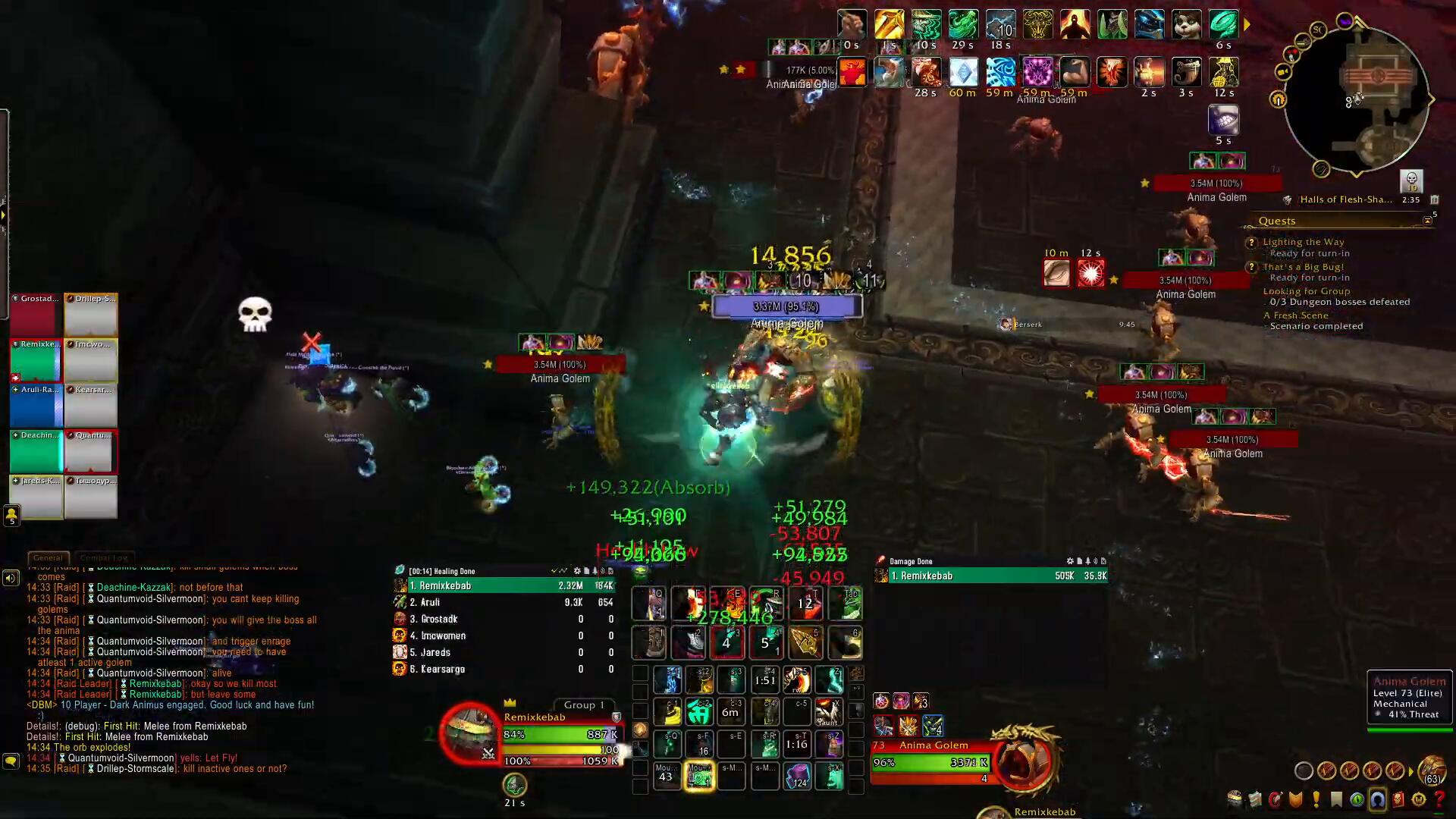Collapse the Quests tracker header

coord(1427,221)
